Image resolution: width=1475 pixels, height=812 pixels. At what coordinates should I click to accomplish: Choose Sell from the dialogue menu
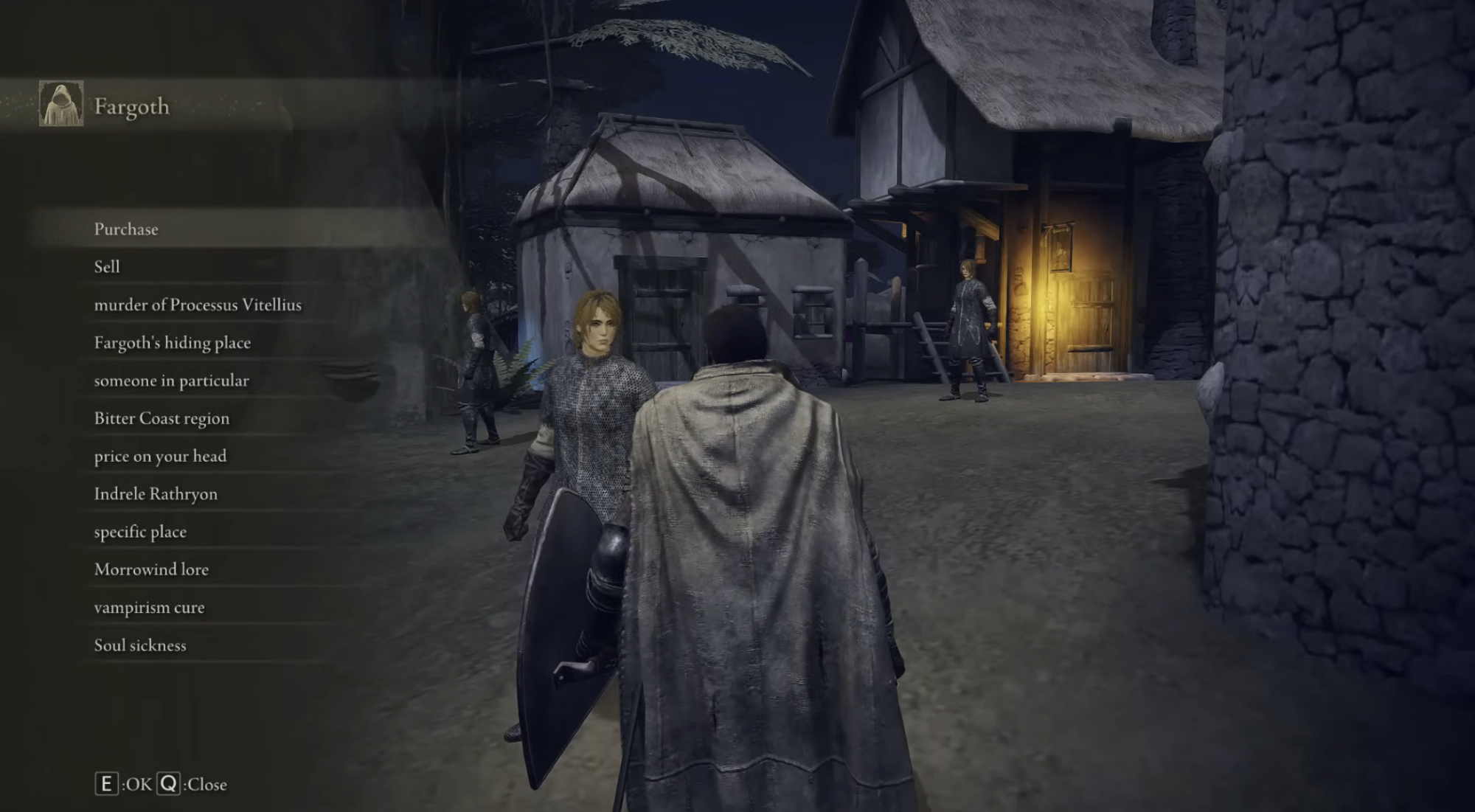click(107, 267)
